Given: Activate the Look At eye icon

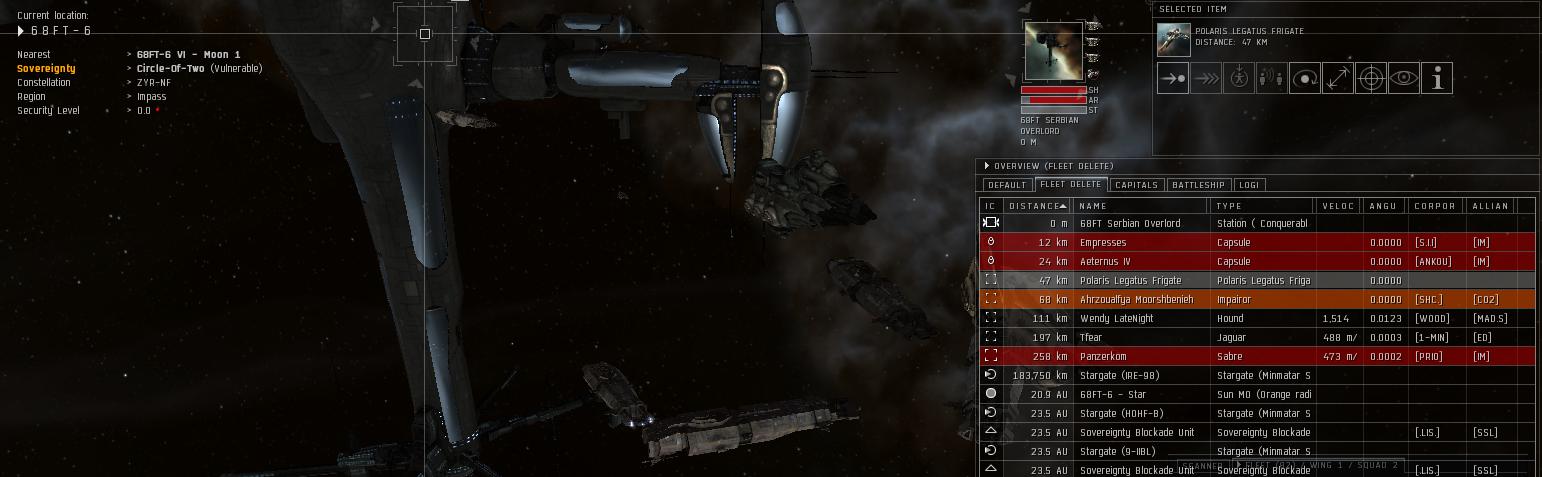Looking at the screenshot, I should (x=1404, y=78).
